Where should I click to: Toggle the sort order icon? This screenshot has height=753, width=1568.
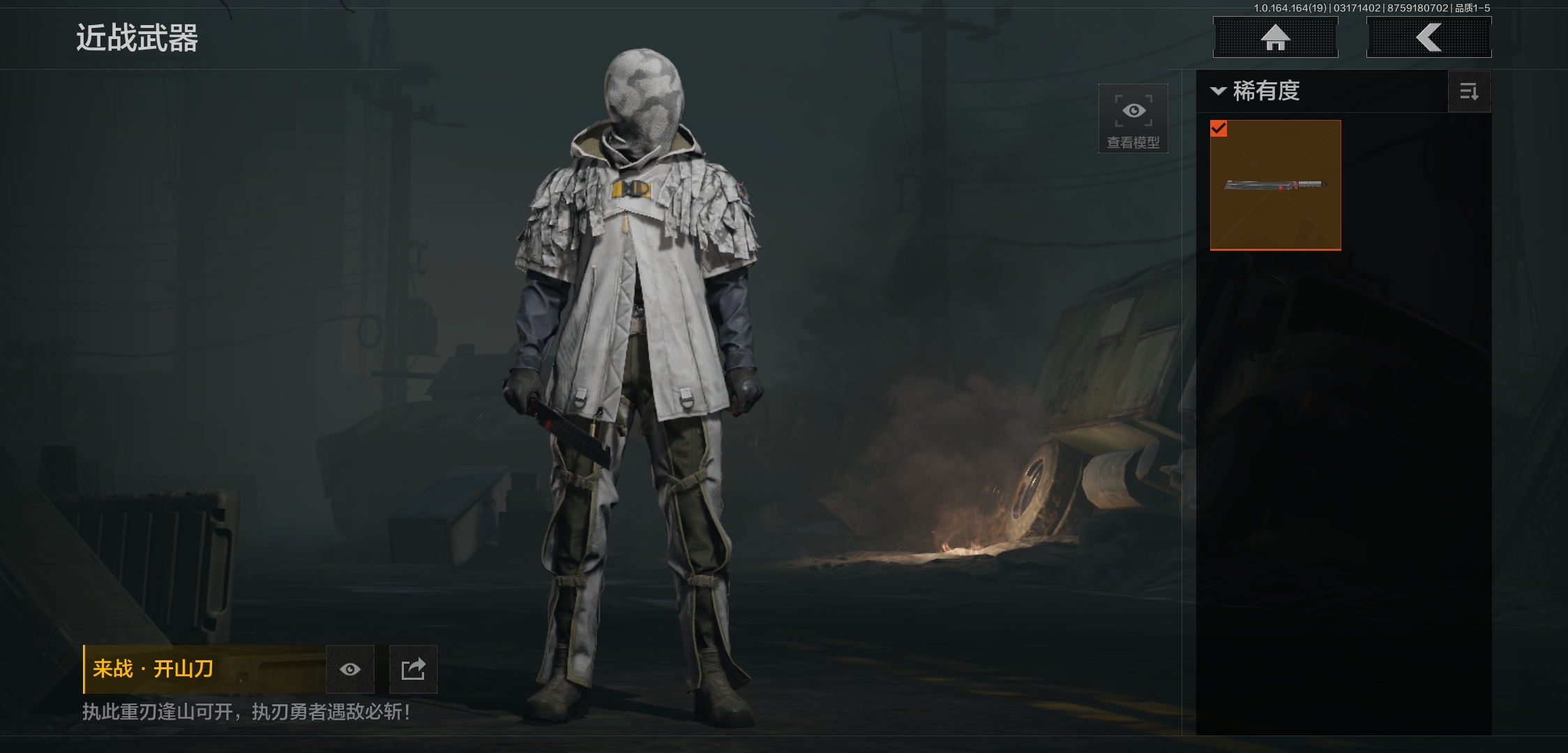(1469, 91)
